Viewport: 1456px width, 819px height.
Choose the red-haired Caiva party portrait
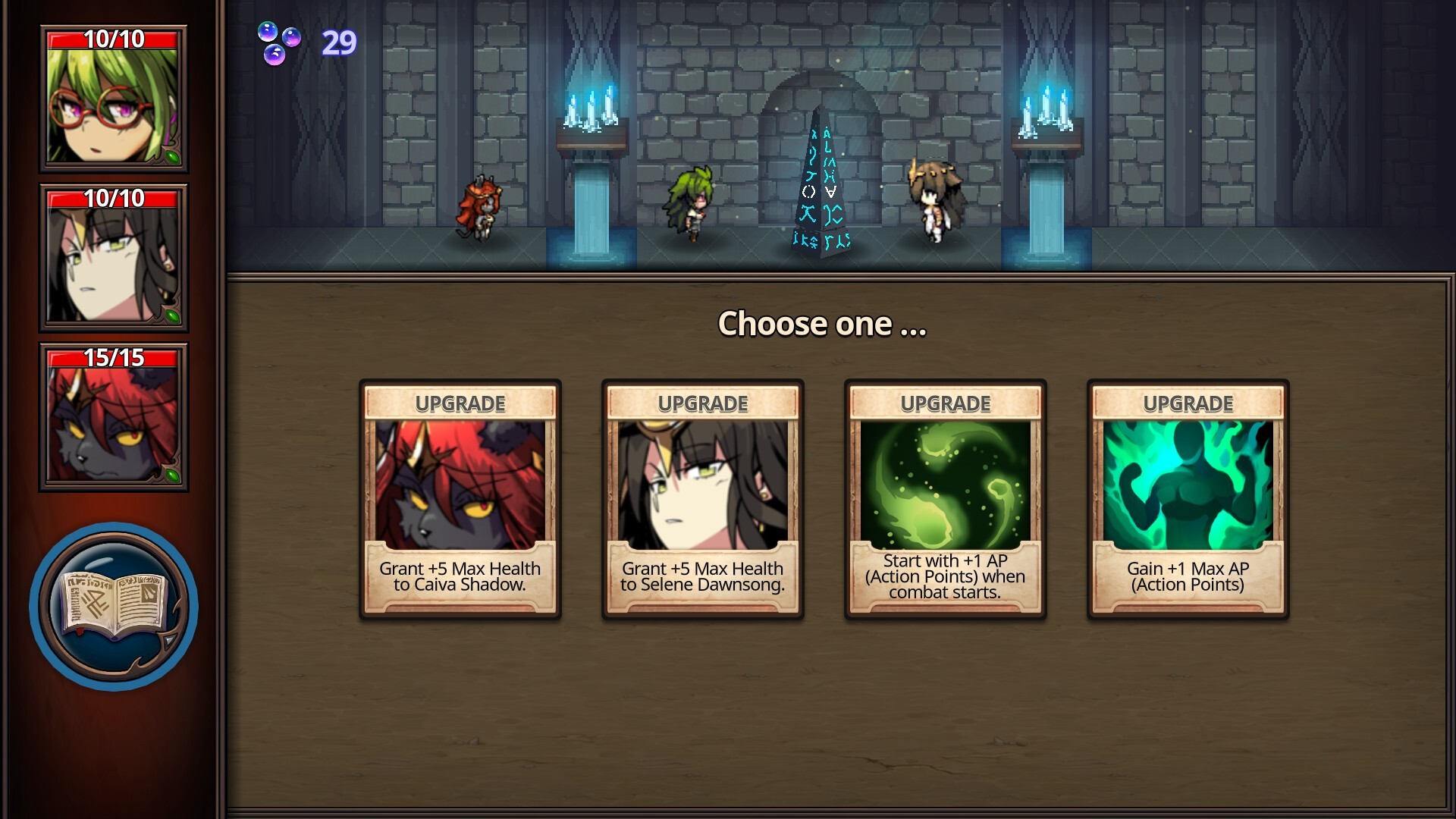(x=114, y=418)
